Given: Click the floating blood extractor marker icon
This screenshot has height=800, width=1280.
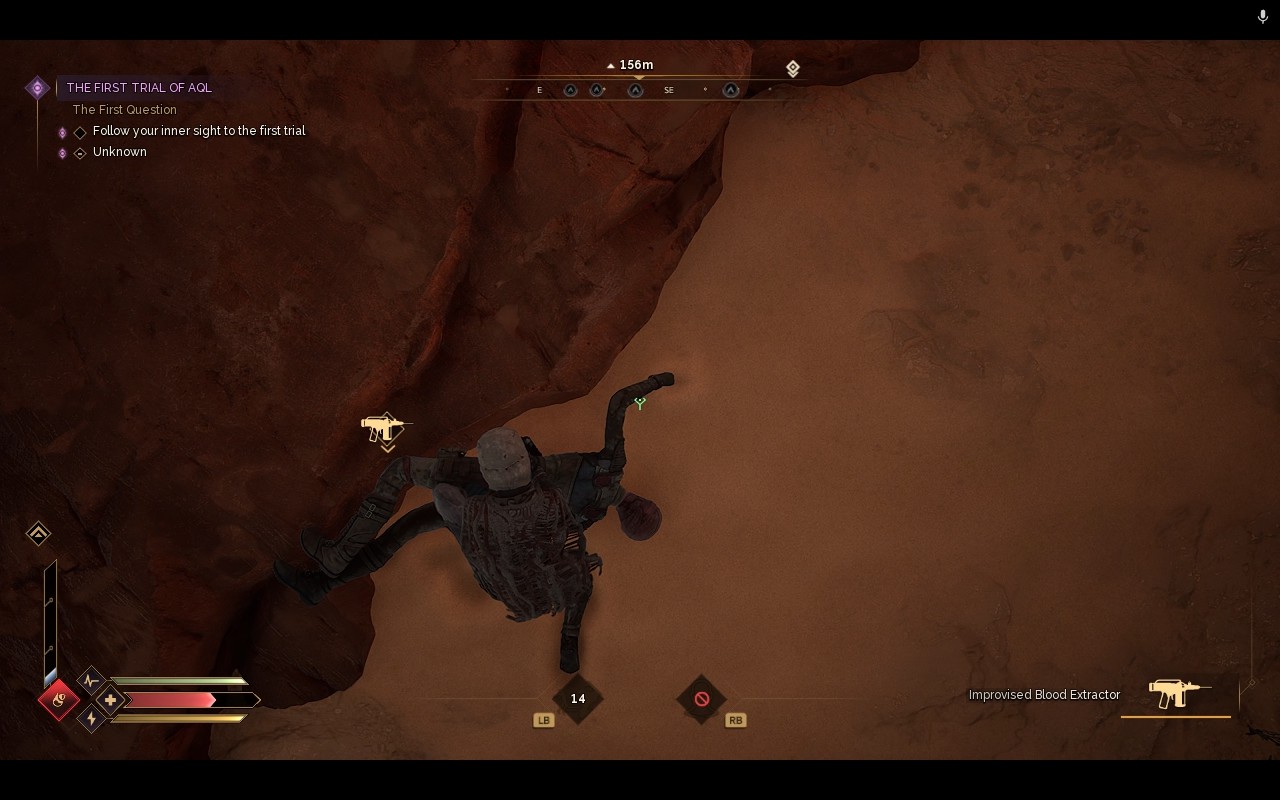Looking at the screenshot, I should 384,428.
